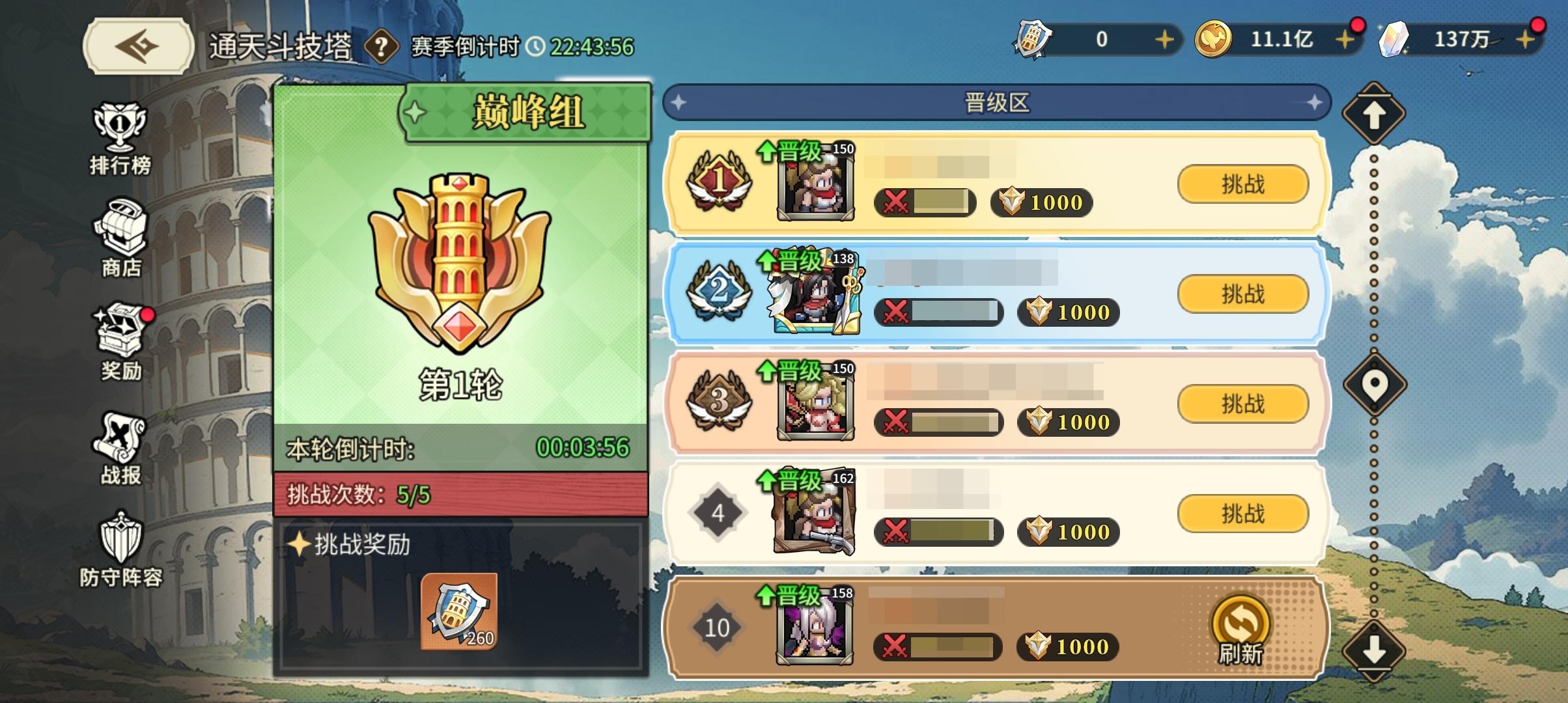Click the back arrow to exit the tower
This screenshot has width=1568, height=703.
pos(137,44)
